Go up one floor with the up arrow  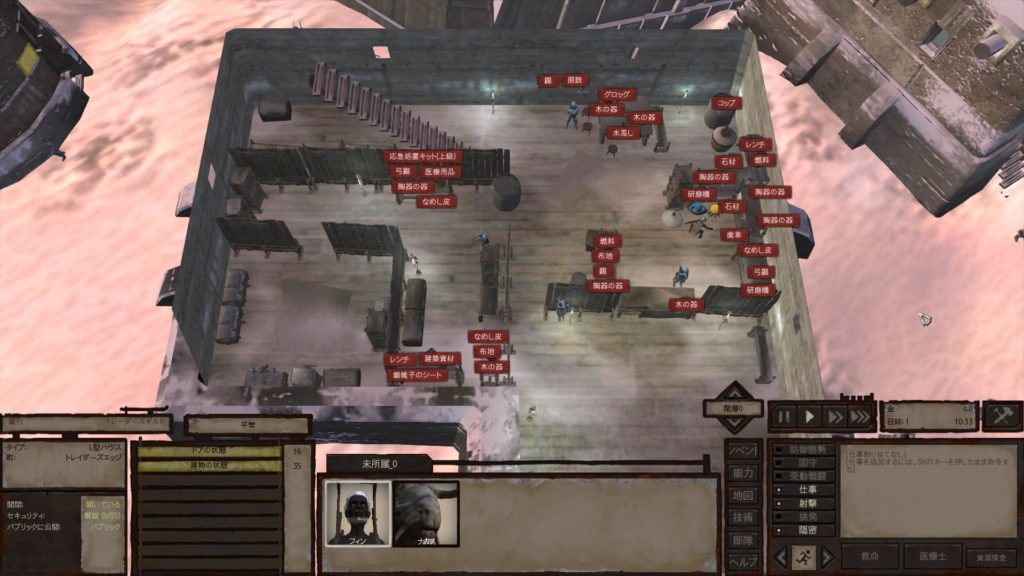pos(735,391)
